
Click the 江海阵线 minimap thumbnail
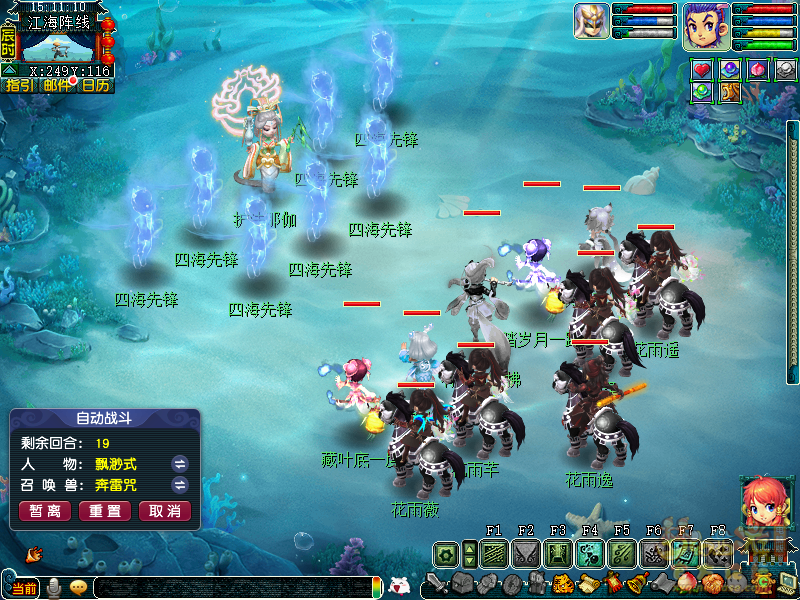(x=58, y=48)
